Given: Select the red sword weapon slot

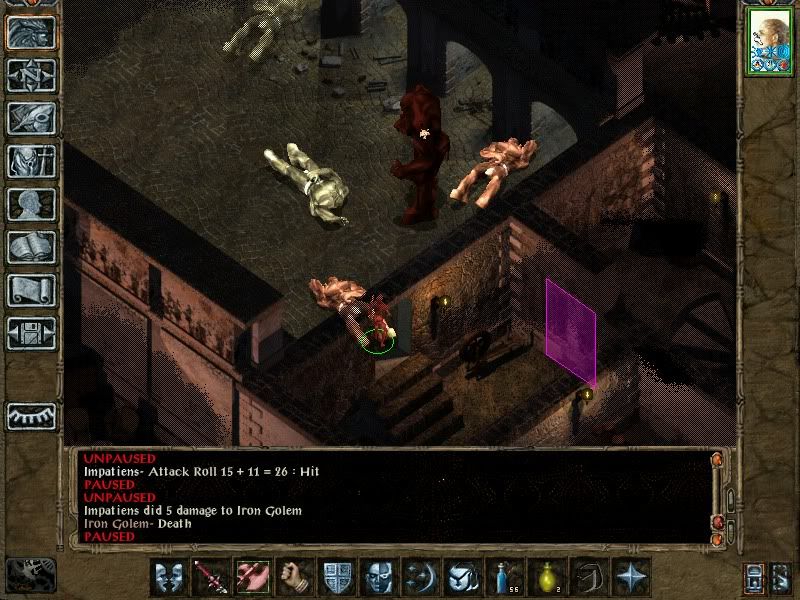Looking at the screenshot, I should pos(209,578).
